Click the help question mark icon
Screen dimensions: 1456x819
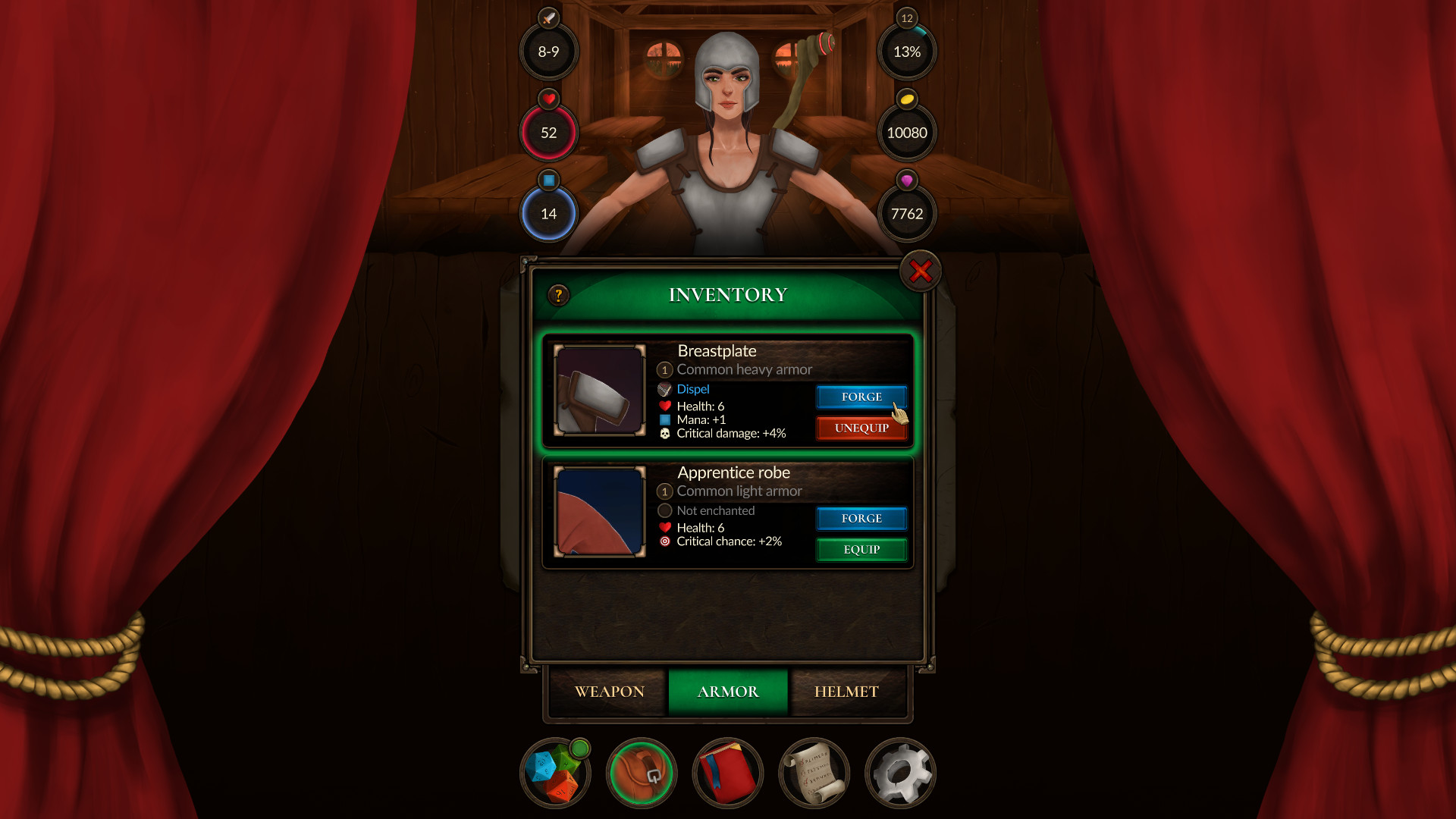559,297
